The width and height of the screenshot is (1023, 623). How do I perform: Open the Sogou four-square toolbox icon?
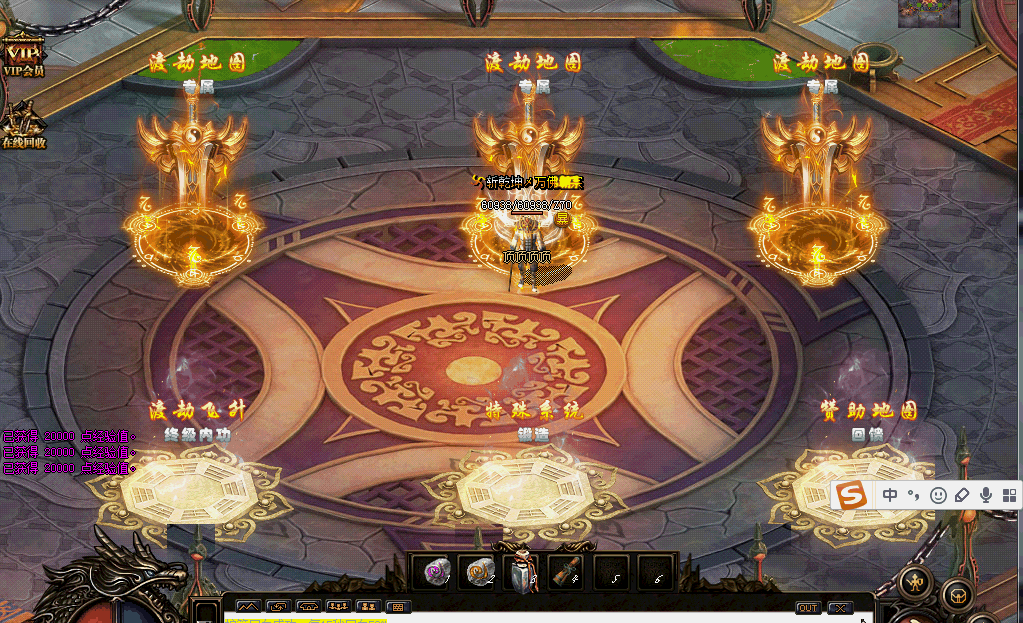tap(1008, 495)
